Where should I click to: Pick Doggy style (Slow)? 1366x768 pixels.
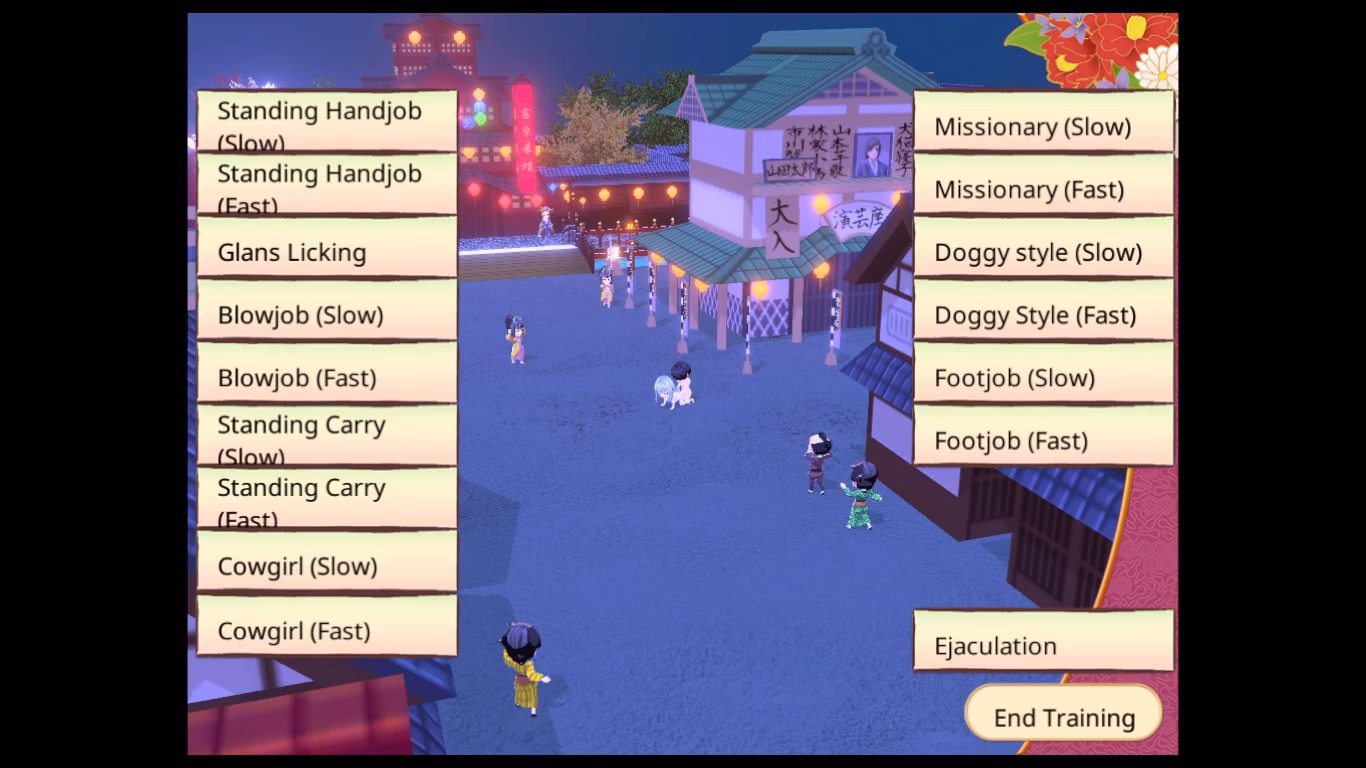(1043, 248)
